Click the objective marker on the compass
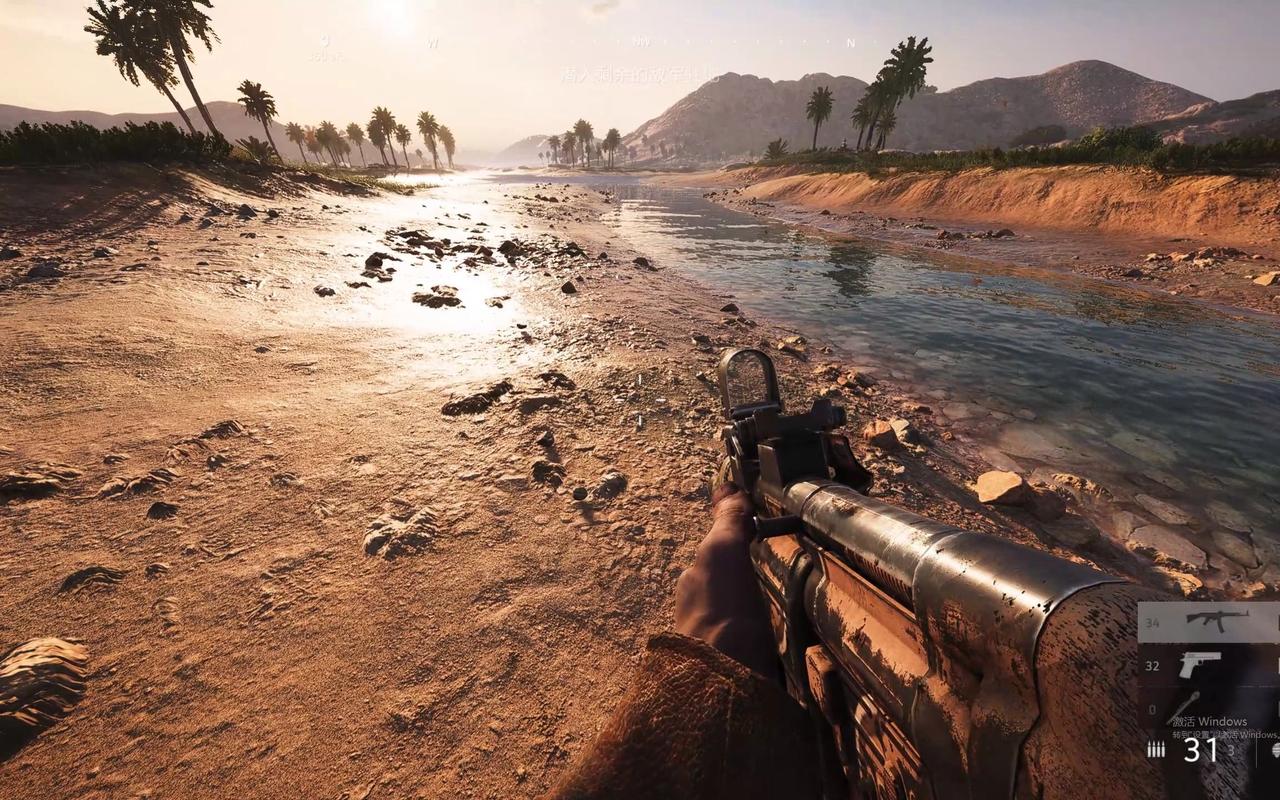This screenshot has height=800, width=1280. pyautogui.click(x=325, y=41)
